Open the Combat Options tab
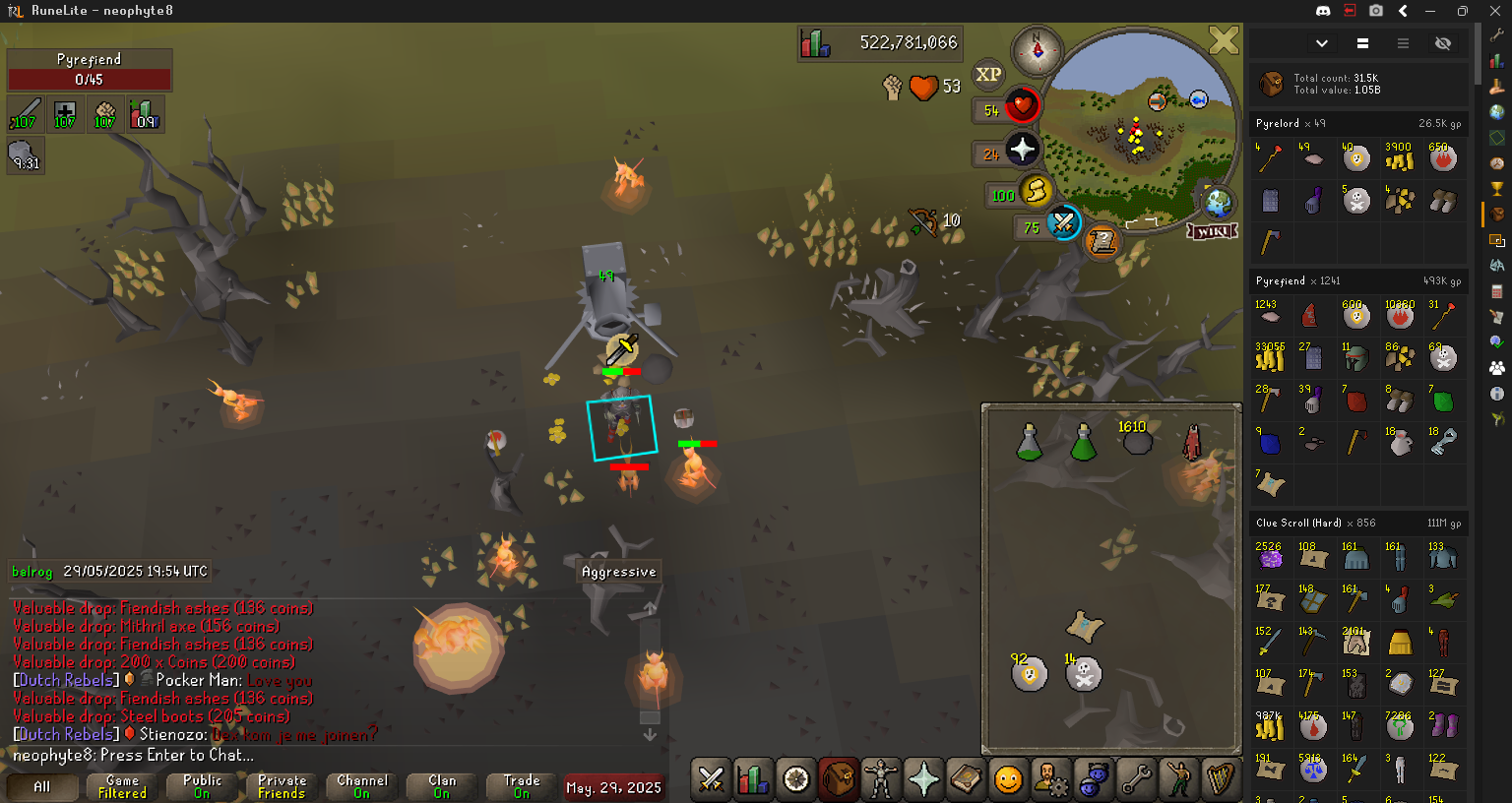Image resolution: width=1512 pixels, height=803 pixels. [x=710, y=780]
